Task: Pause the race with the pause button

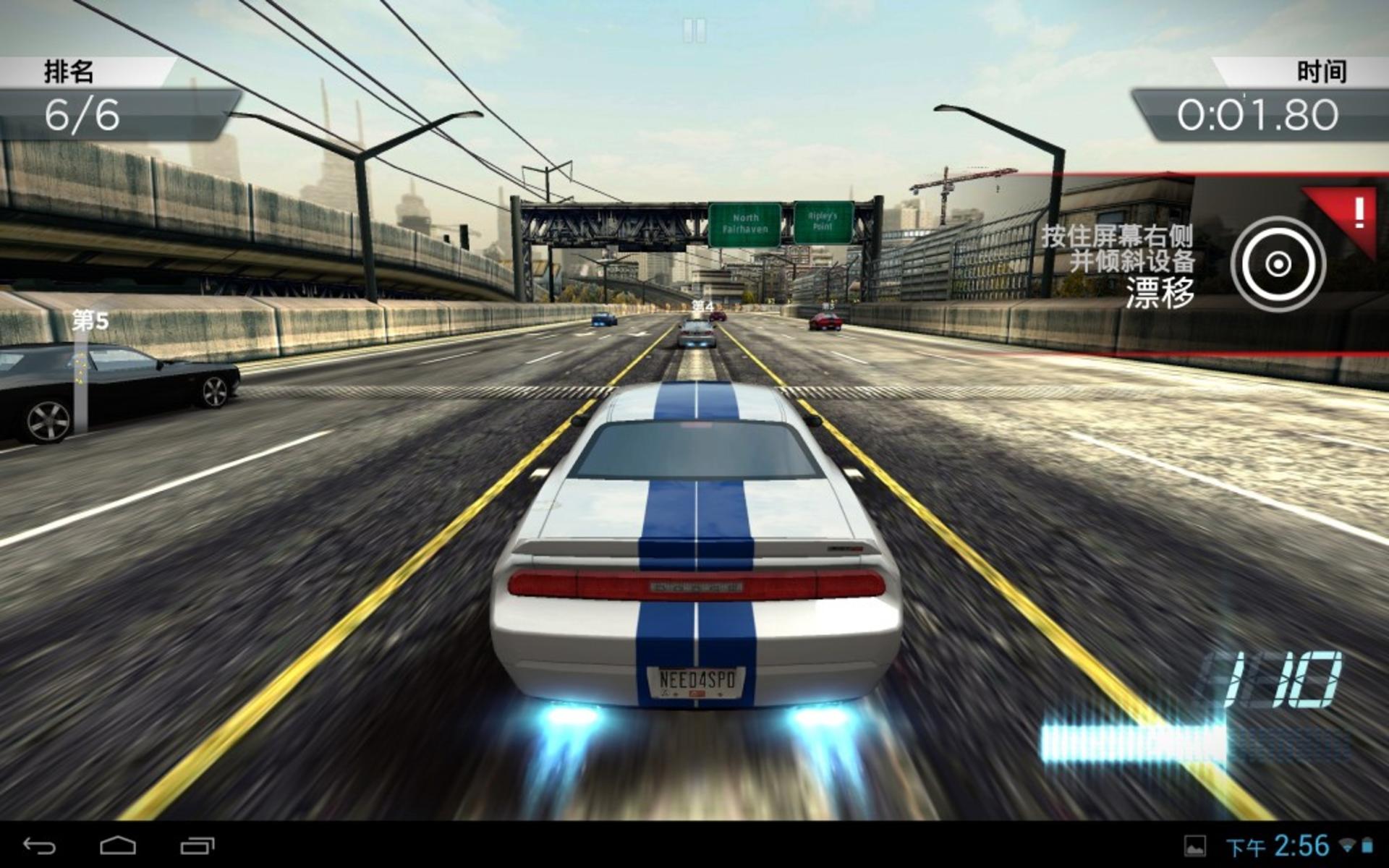Action: click(694, 30)
